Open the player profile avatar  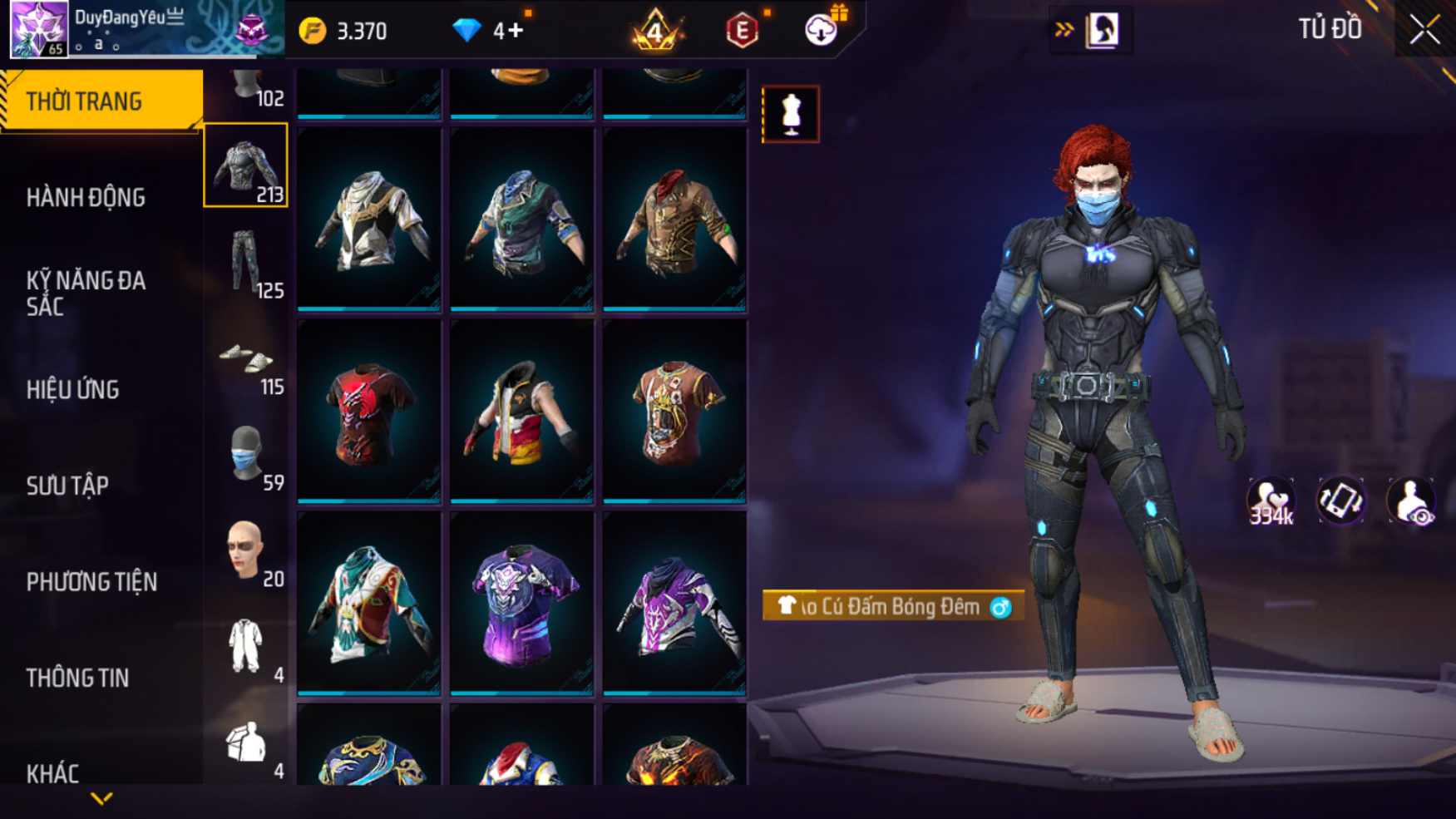click(39, 29)
